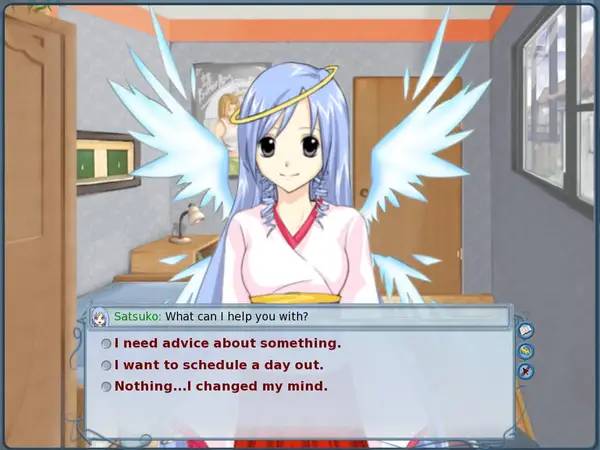Pick "Nothing...I changed my mind." reply
The image size is (600, 450).
(x=221, y=386)
